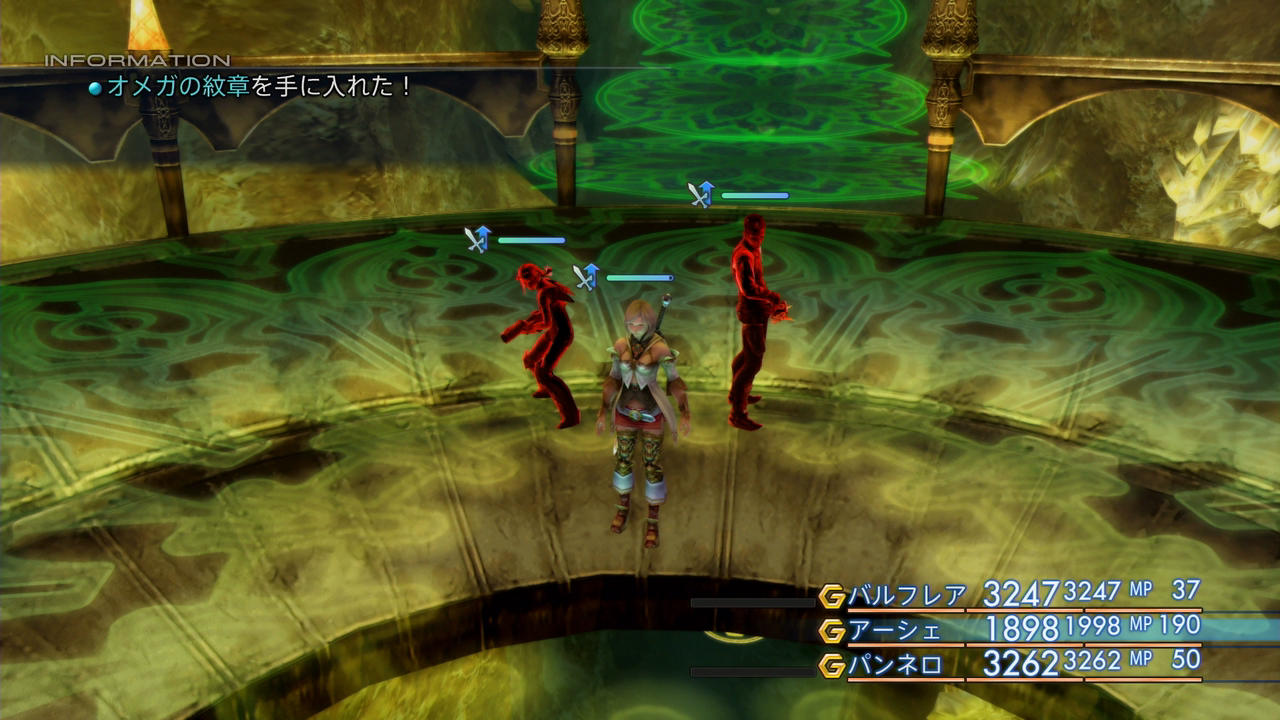Toggle the gambit icon next to アーシェ
1280x720 pixels.
coord(832,631)
